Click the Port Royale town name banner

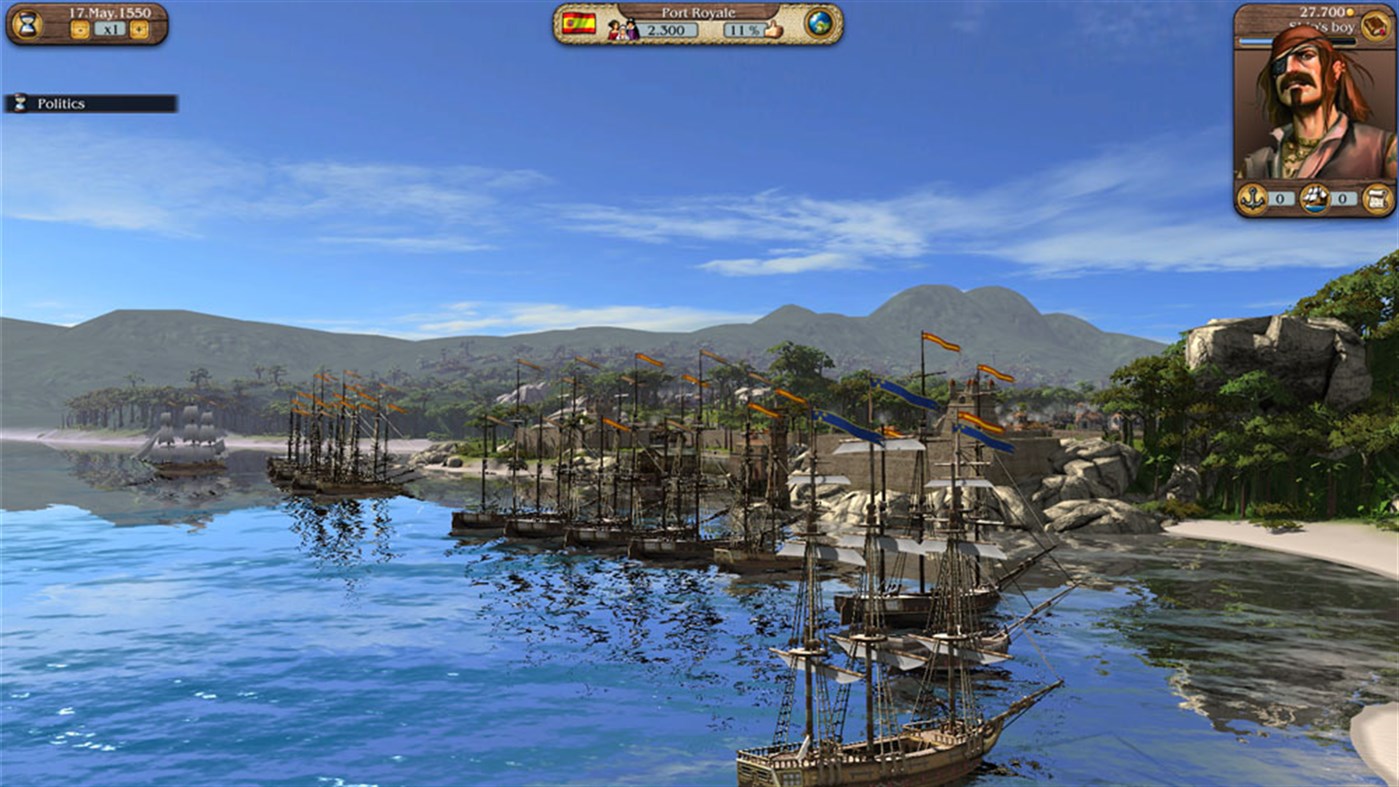(x=698, y=12)
